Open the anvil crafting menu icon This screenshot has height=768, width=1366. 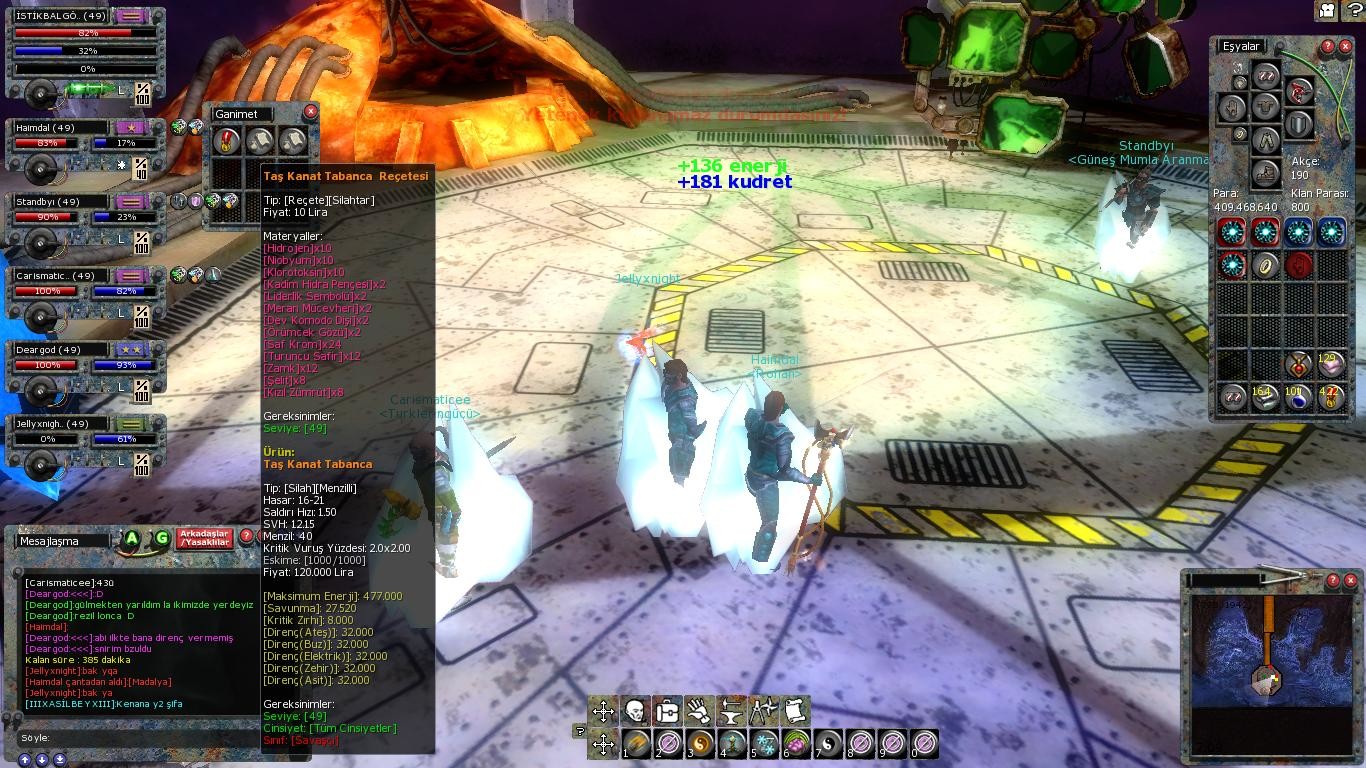[731, 711]
